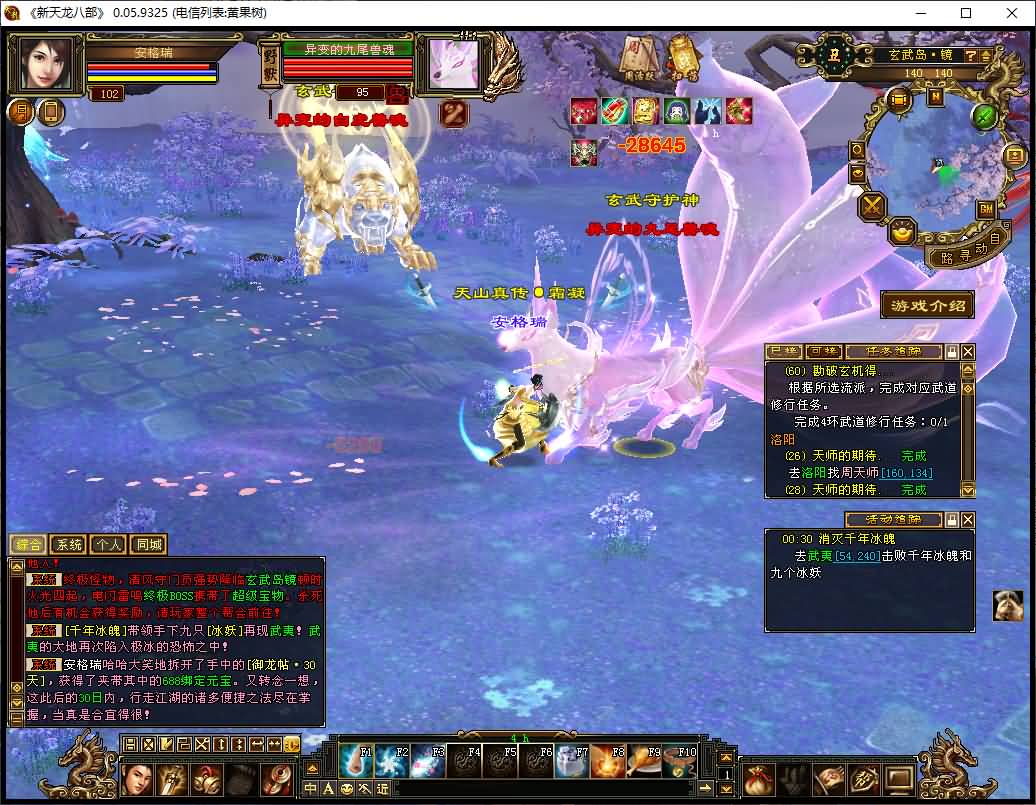
Task: Select the 个人 chat tab
Action: pyautogui.click(x=107, y=545)
